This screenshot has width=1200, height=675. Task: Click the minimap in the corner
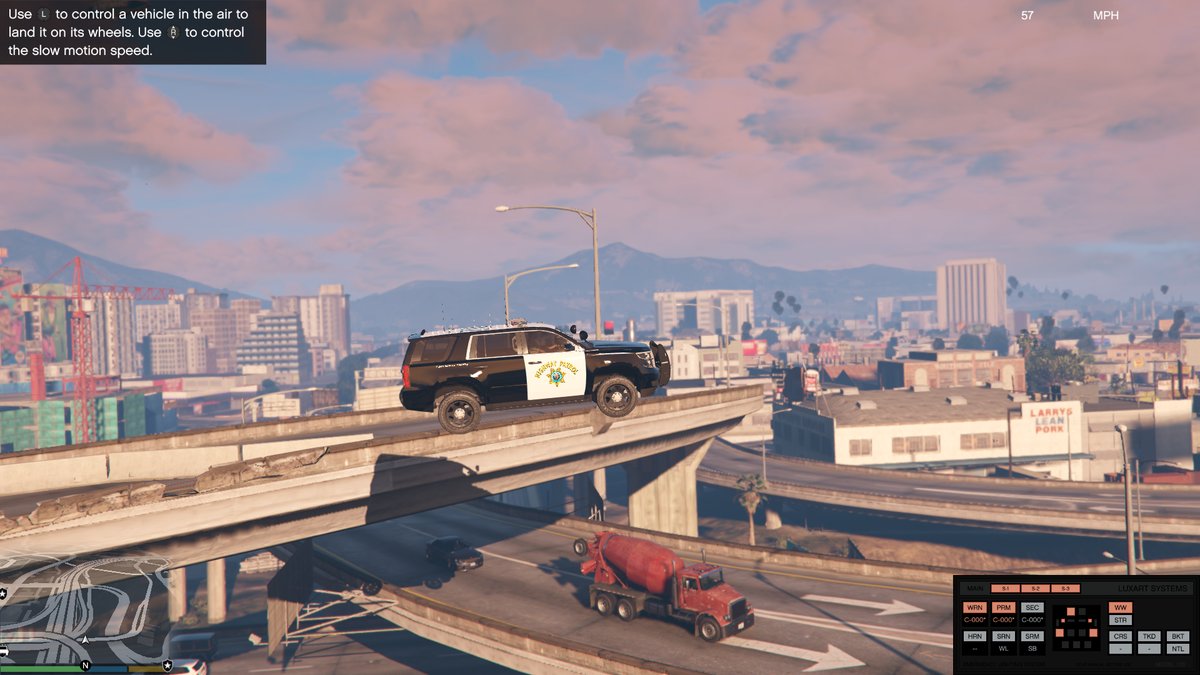coord(85,610)
